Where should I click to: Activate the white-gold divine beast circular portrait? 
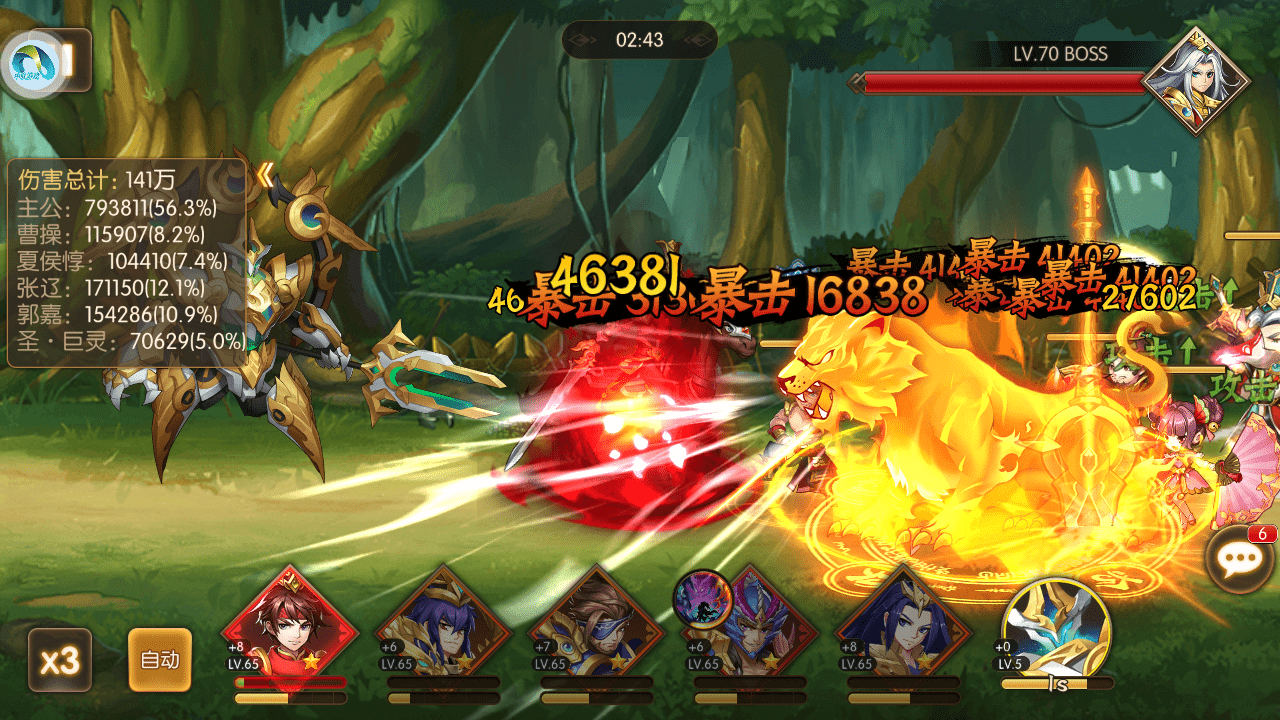pos(1056,627)
